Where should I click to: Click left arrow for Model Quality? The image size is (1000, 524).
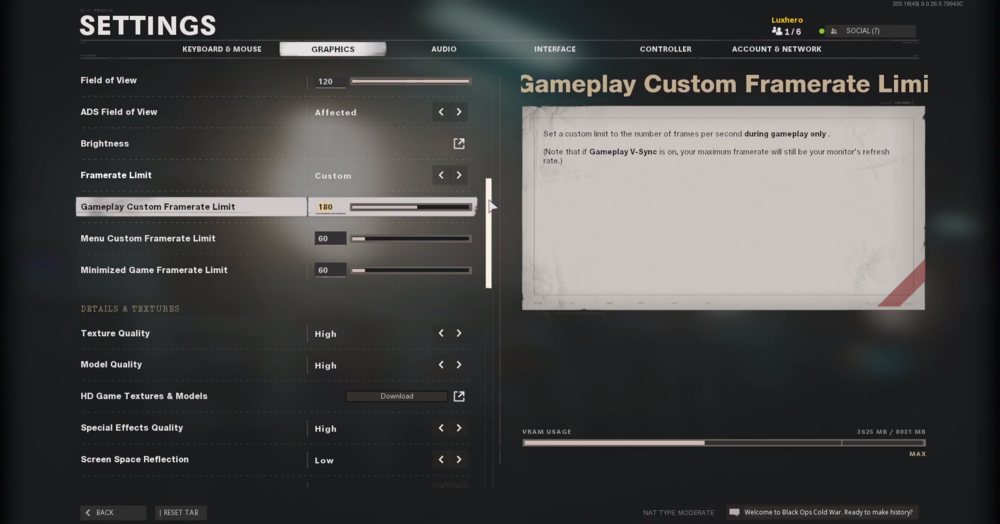pos(441,365)
